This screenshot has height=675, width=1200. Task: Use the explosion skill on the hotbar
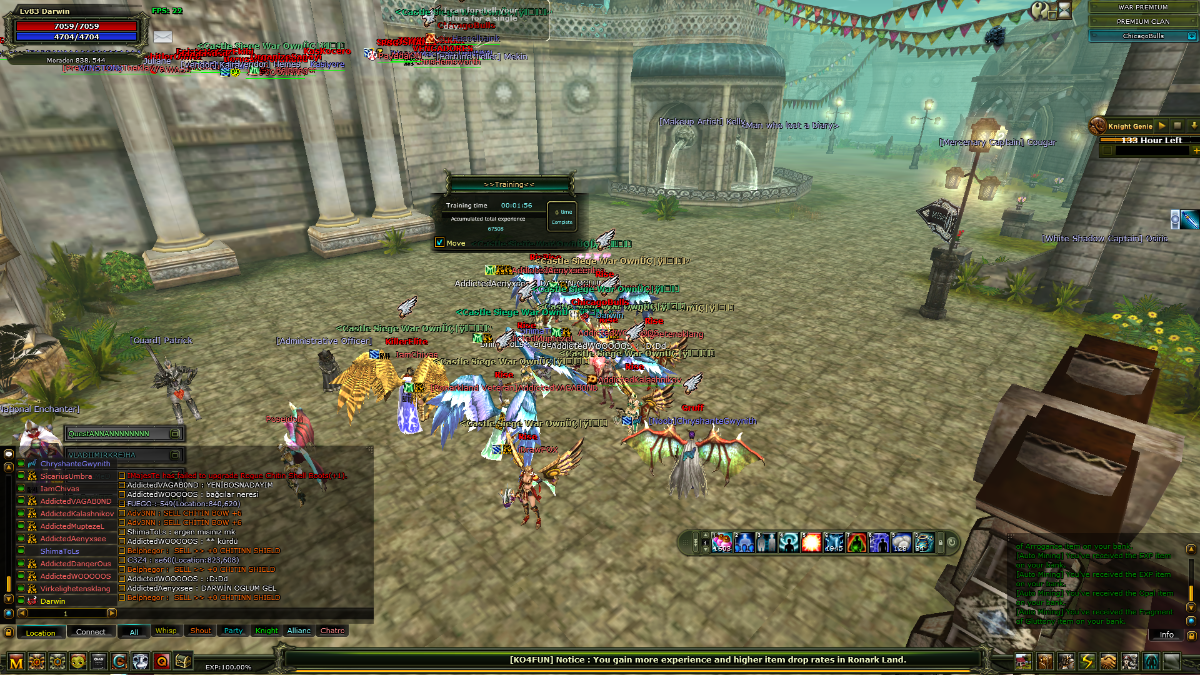click(x=812, y=543)
